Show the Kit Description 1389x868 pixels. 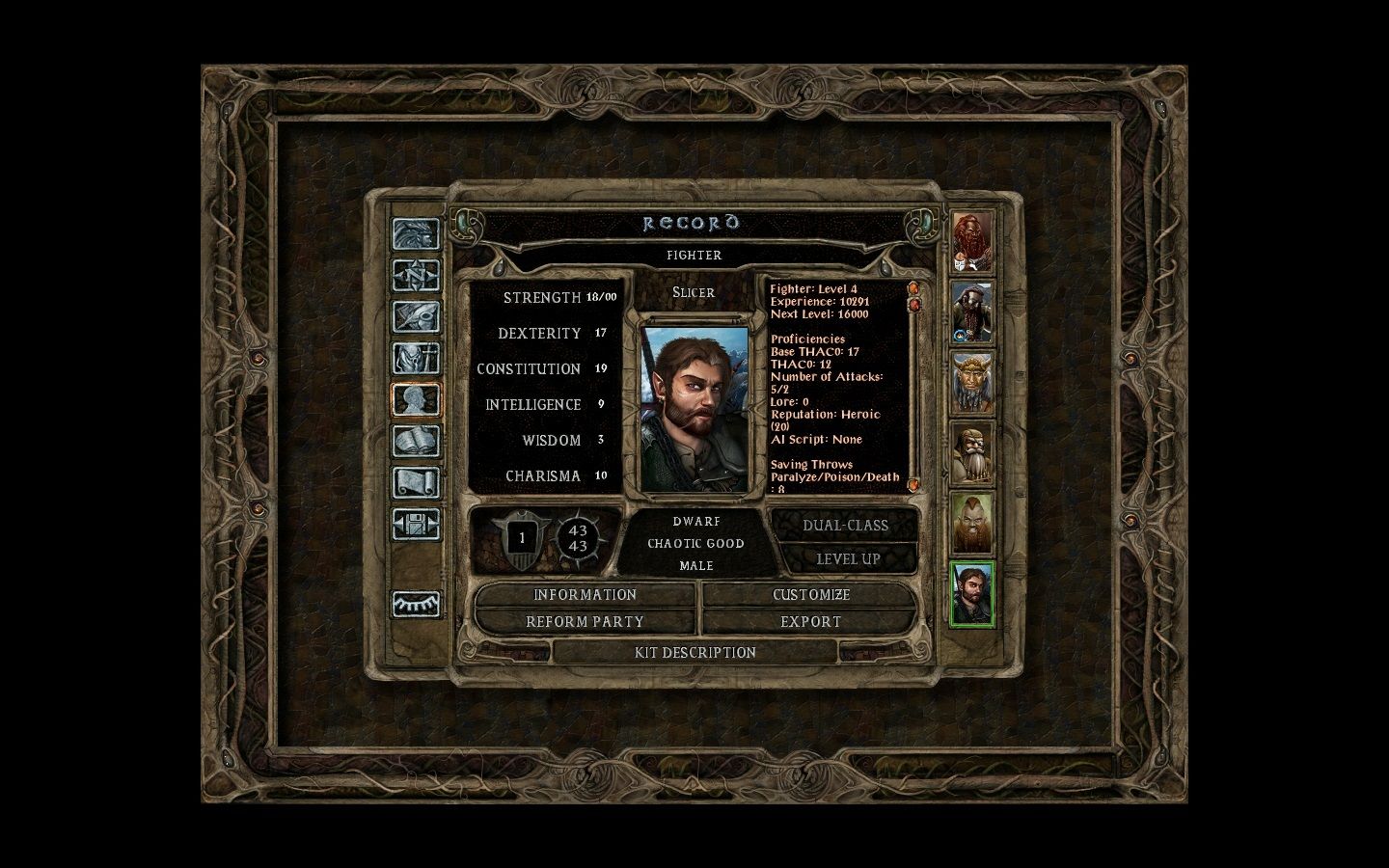pyautogui.click(x=694, y=653)
